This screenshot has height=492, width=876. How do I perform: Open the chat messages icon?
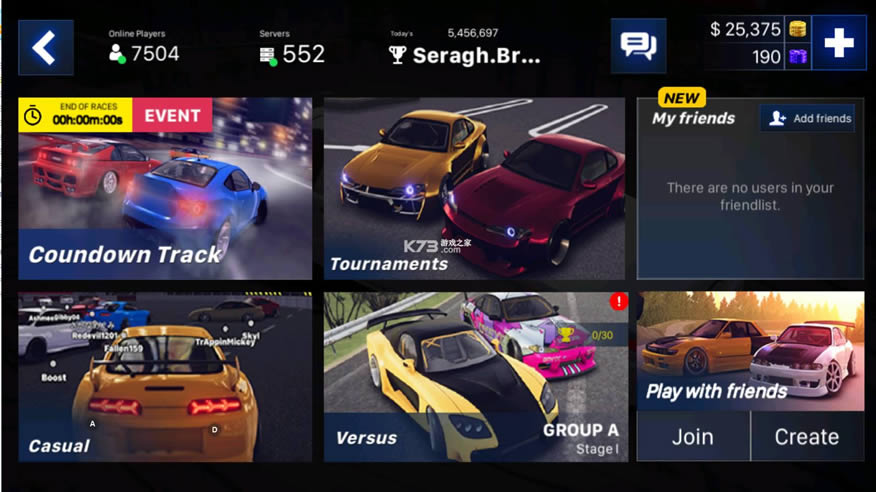[x=638, y=46]
